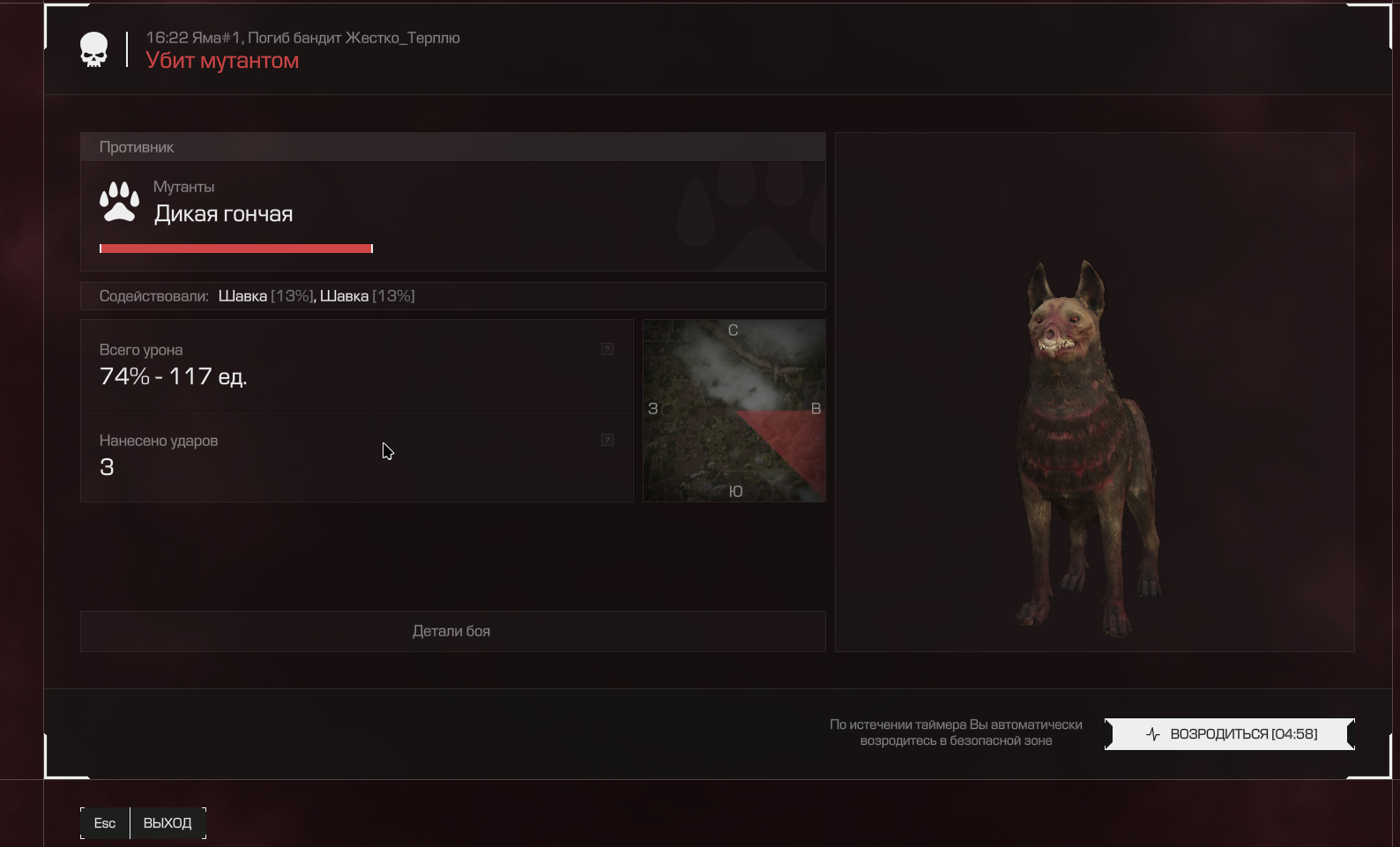Exit via the ВЫХОД button
The width and height of the screenshot is (1400, 847).
click(167, 823)
